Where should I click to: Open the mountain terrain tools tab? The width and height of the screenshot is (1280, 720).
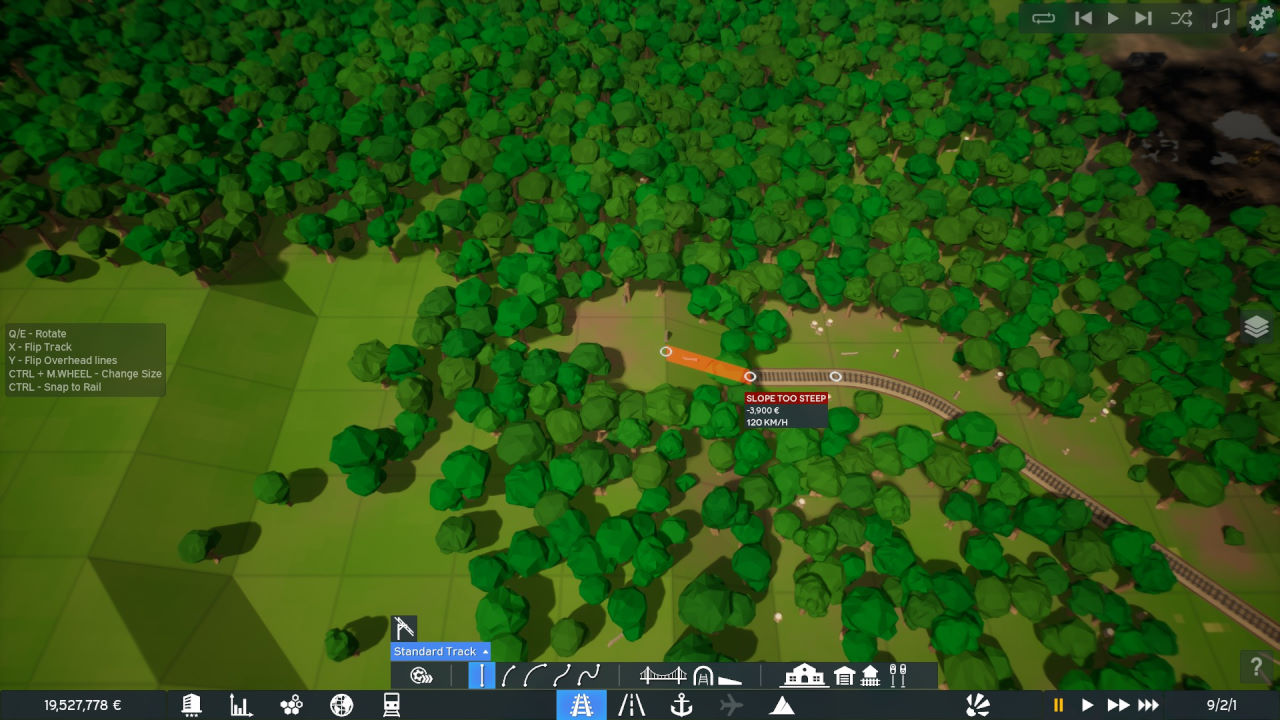(782, 705)
